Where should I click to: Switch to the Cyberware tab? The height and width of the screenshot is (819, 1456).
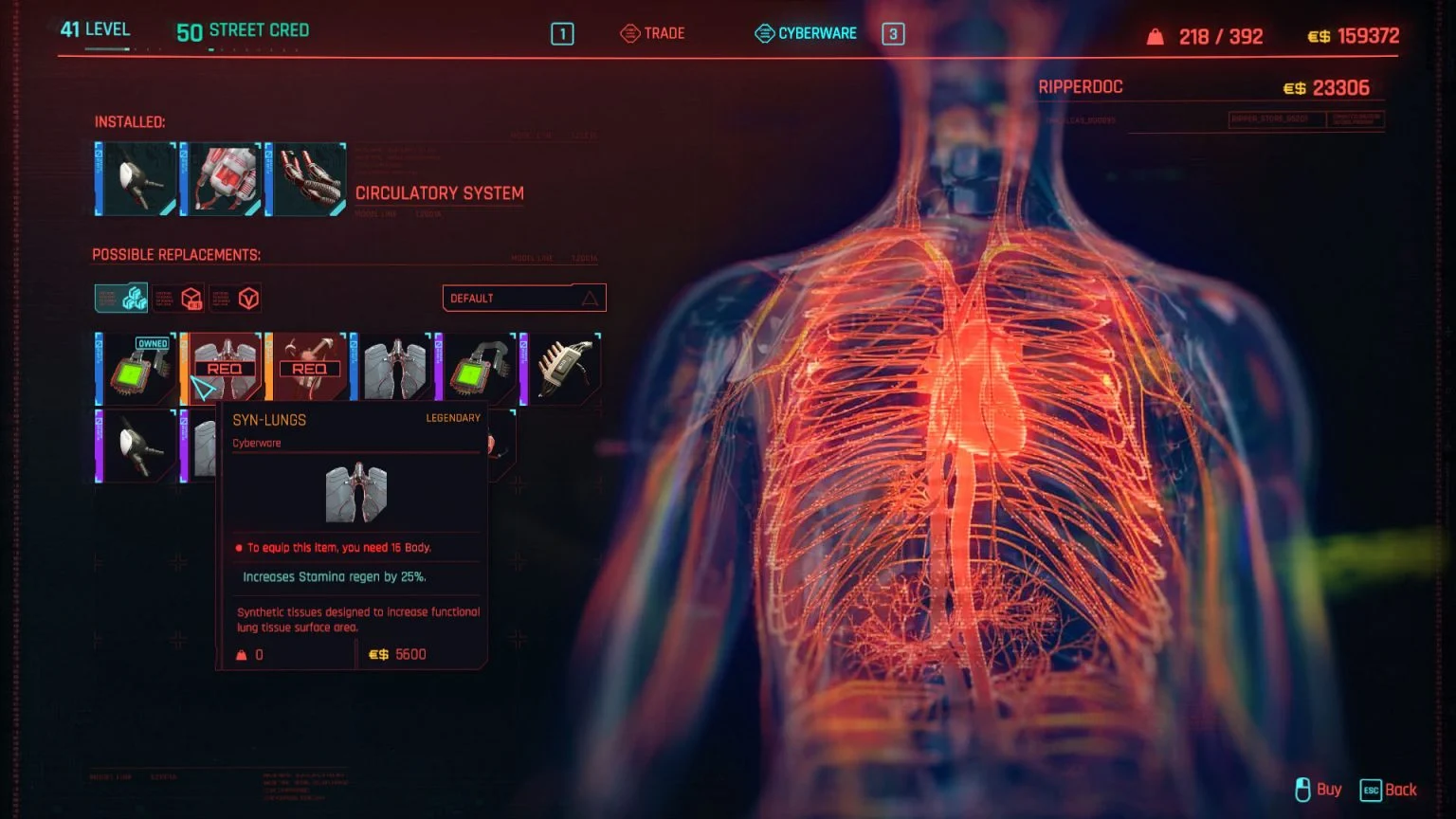816,32
